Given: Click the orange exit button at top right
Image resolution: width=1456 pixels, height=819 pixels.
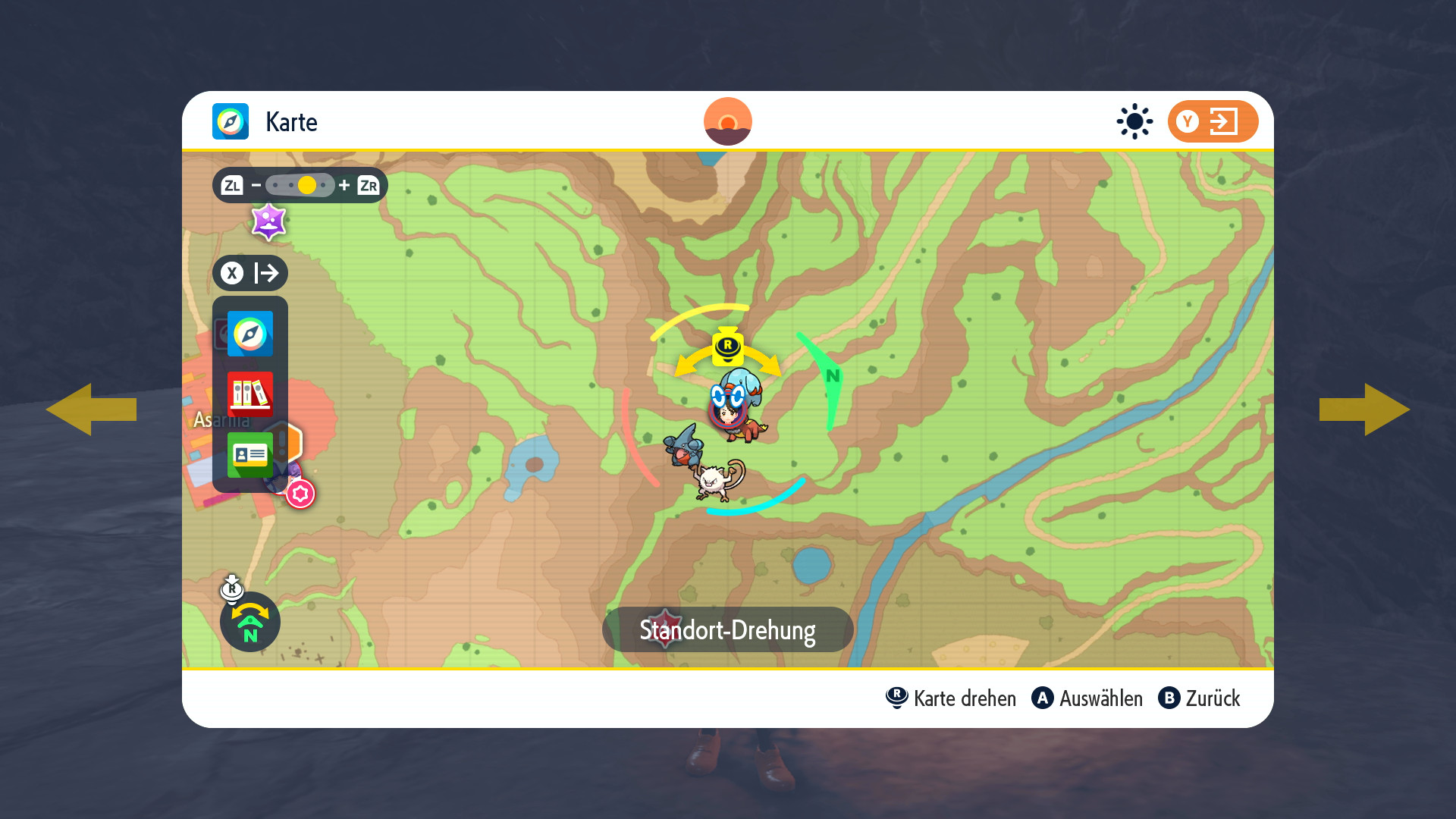Looking at the screenshot, I should pyautogui.click(x=1212, y=121).
